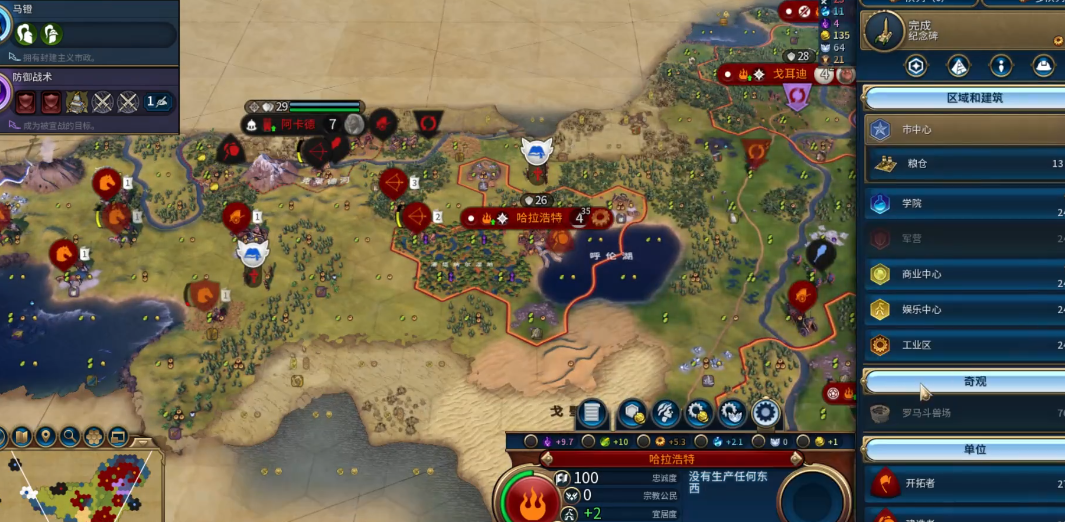Image resolution: width=1065 pixels, height=522 pixels.
Task: Open the manage citizens head icon
Action: 666,411
